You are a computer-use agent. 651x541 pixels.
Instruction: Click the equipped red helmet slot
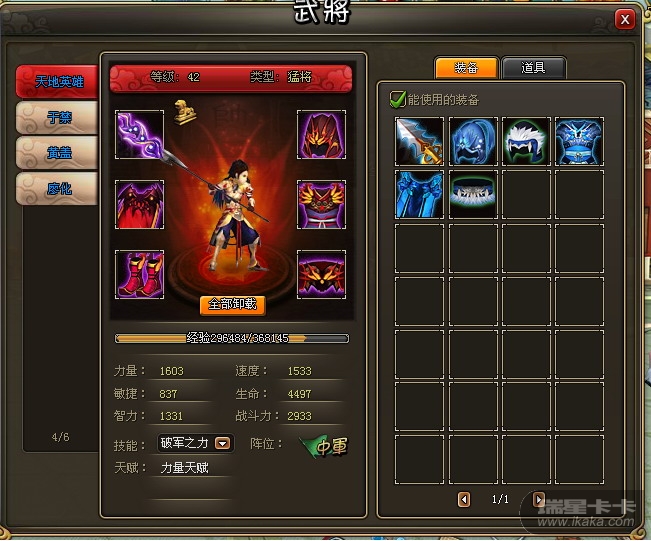321,135
